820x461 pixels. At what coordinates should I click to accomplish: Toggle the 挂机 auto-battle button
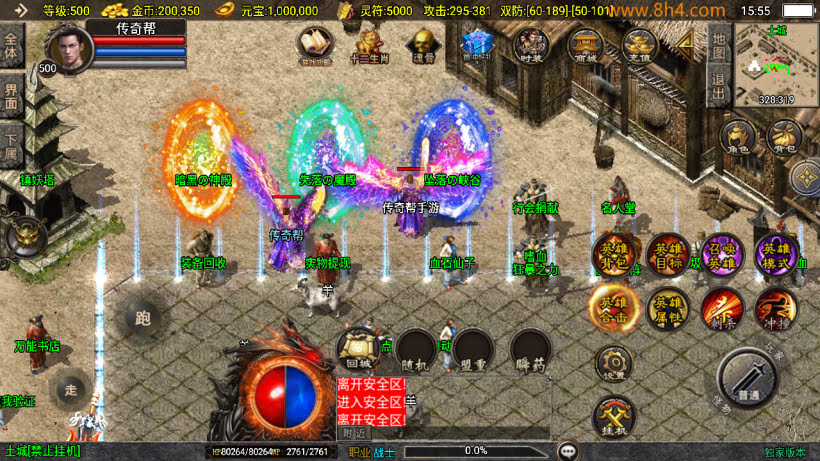pos(612,417)
